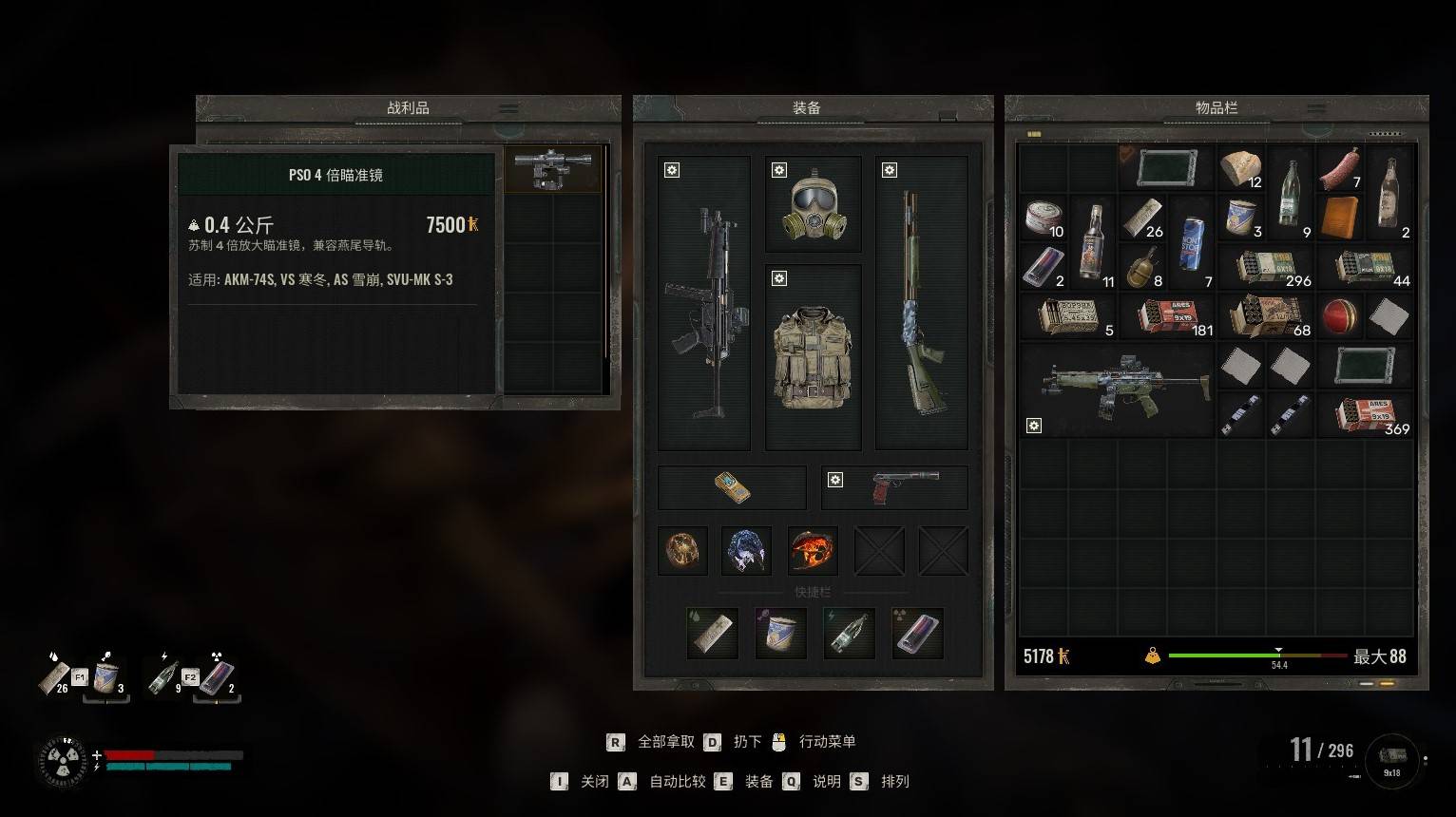Select the 12-gauge shell box with 68 rounds
Viewport: 1456px width, 817px height.
(x=1265, y=316)
